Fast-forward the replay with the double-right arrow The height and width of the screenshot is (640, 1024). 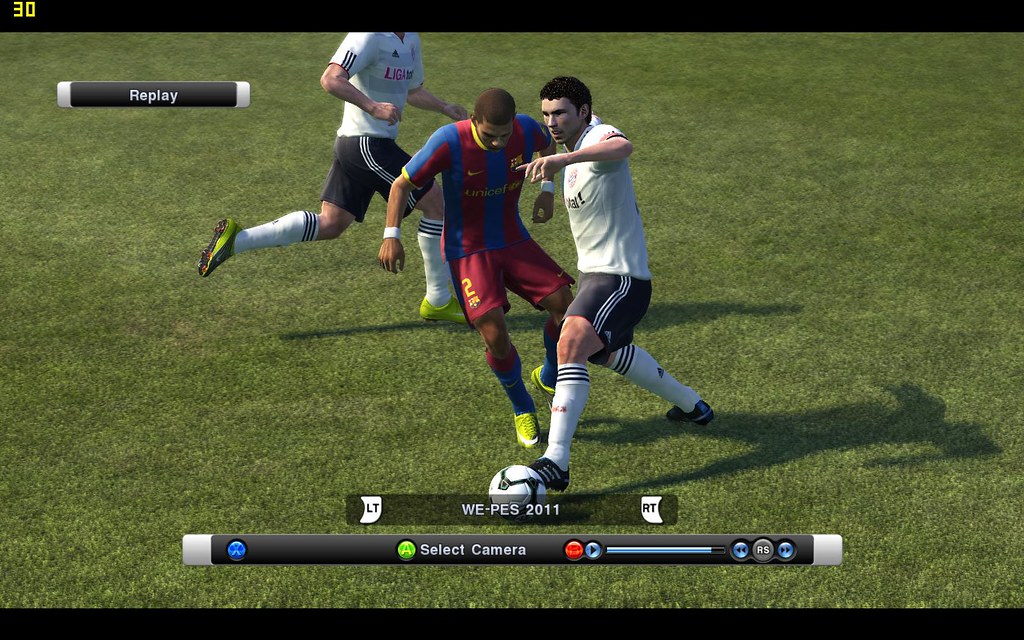(x=786, y=549)
